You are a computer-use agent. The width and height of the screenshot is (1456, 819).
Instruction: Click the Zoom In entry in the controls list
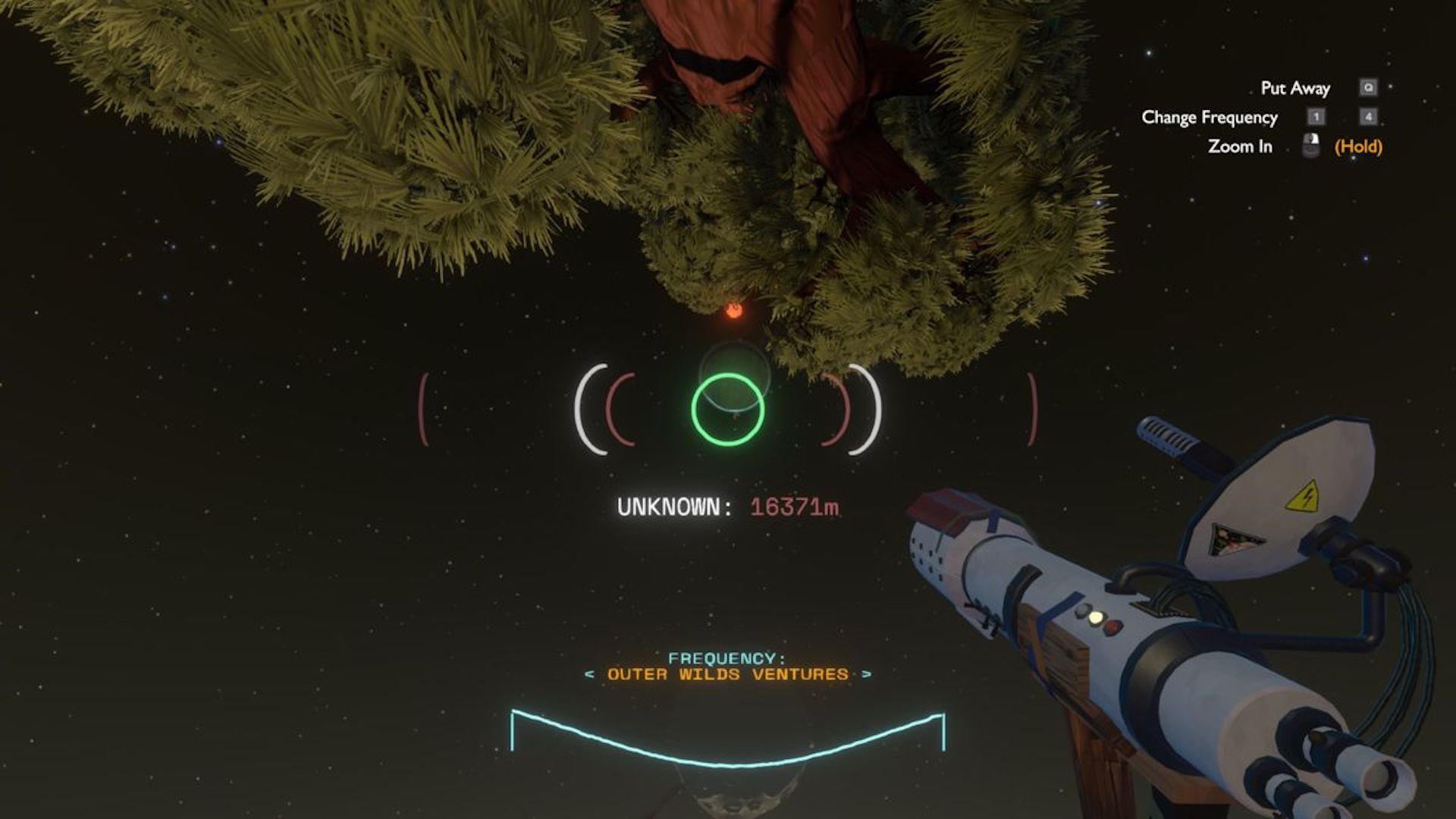(1241, 146)
